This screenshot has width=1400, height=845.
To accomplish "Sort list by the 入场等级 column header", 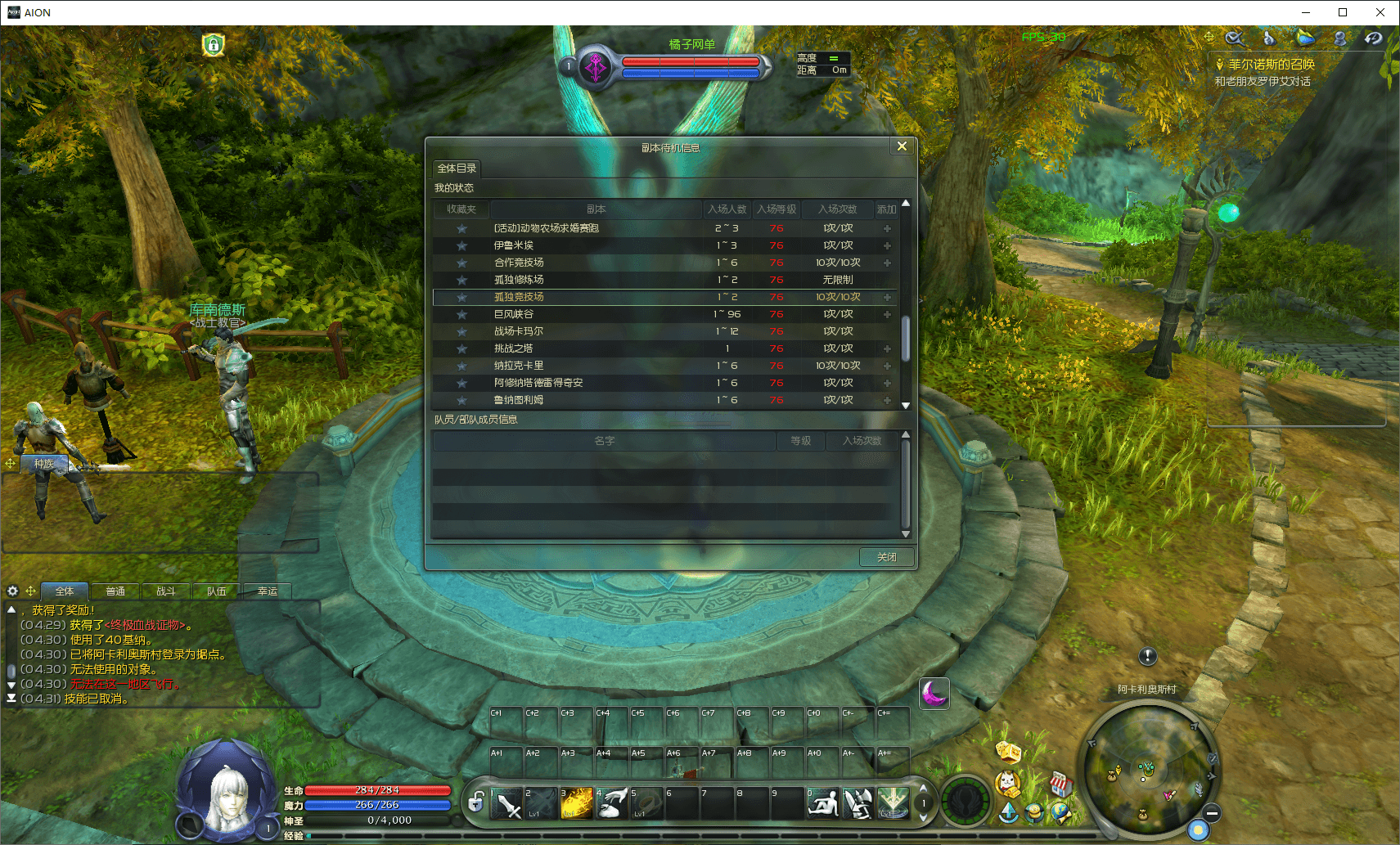I will tap(776, 209).
